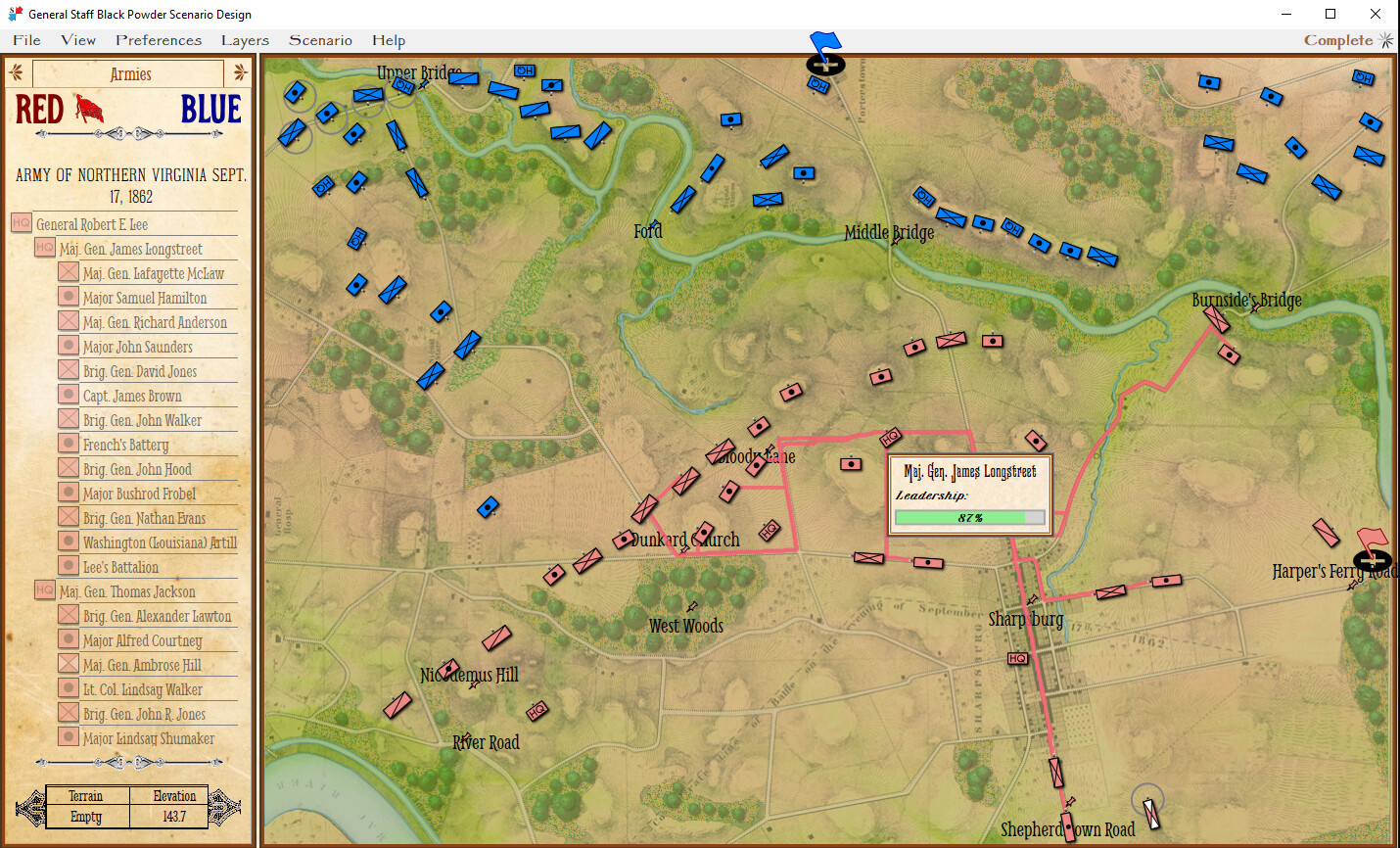This screenshot has height=848, width=1400.
Task: Open the Scenario menu
Action: point(320,40)
